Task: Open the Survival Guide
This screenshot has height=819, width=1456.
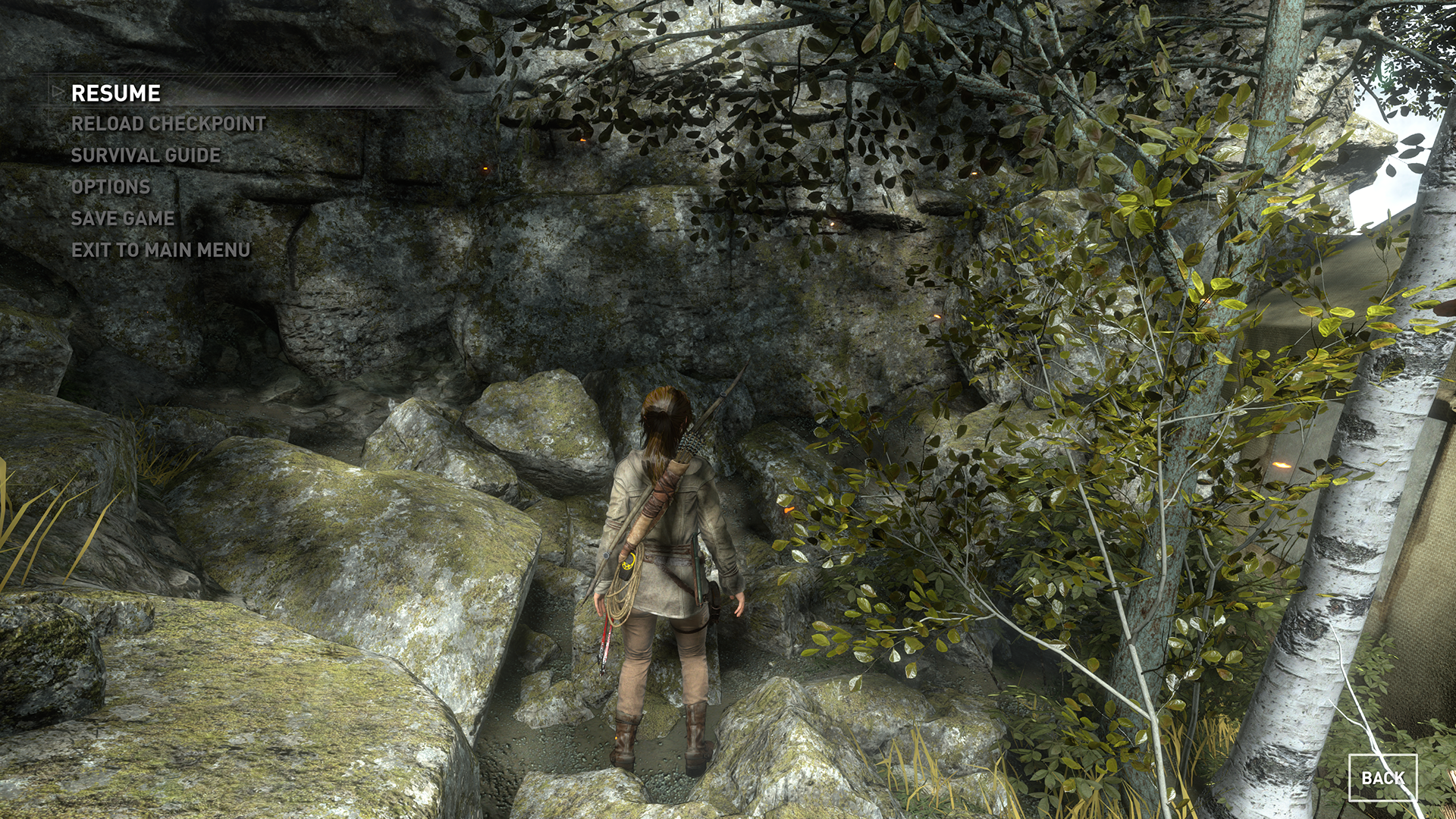Action: (x=146, y=155)
